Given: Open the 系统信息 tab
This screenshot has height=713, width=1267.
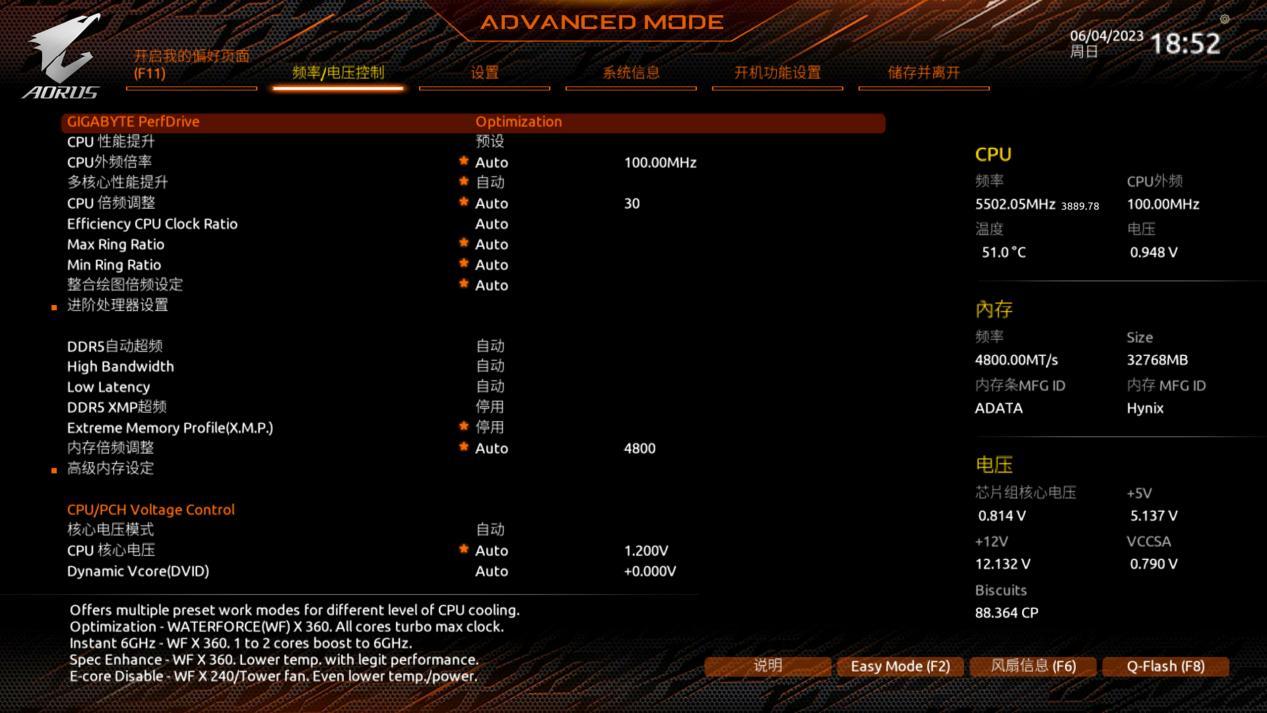Looking at the screenshot, I should click(x=631, y=72).
